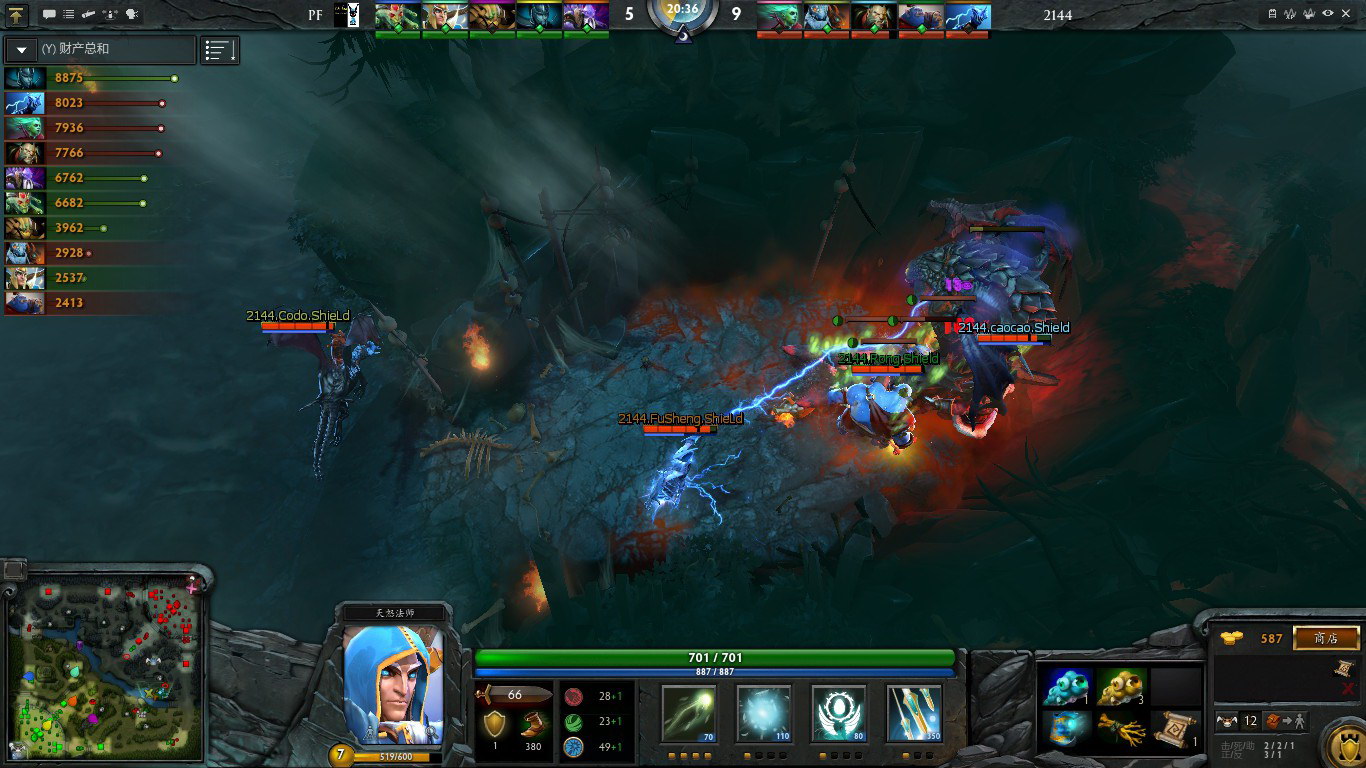Click the 天怒法师 hero portrait

pos(393,685)
